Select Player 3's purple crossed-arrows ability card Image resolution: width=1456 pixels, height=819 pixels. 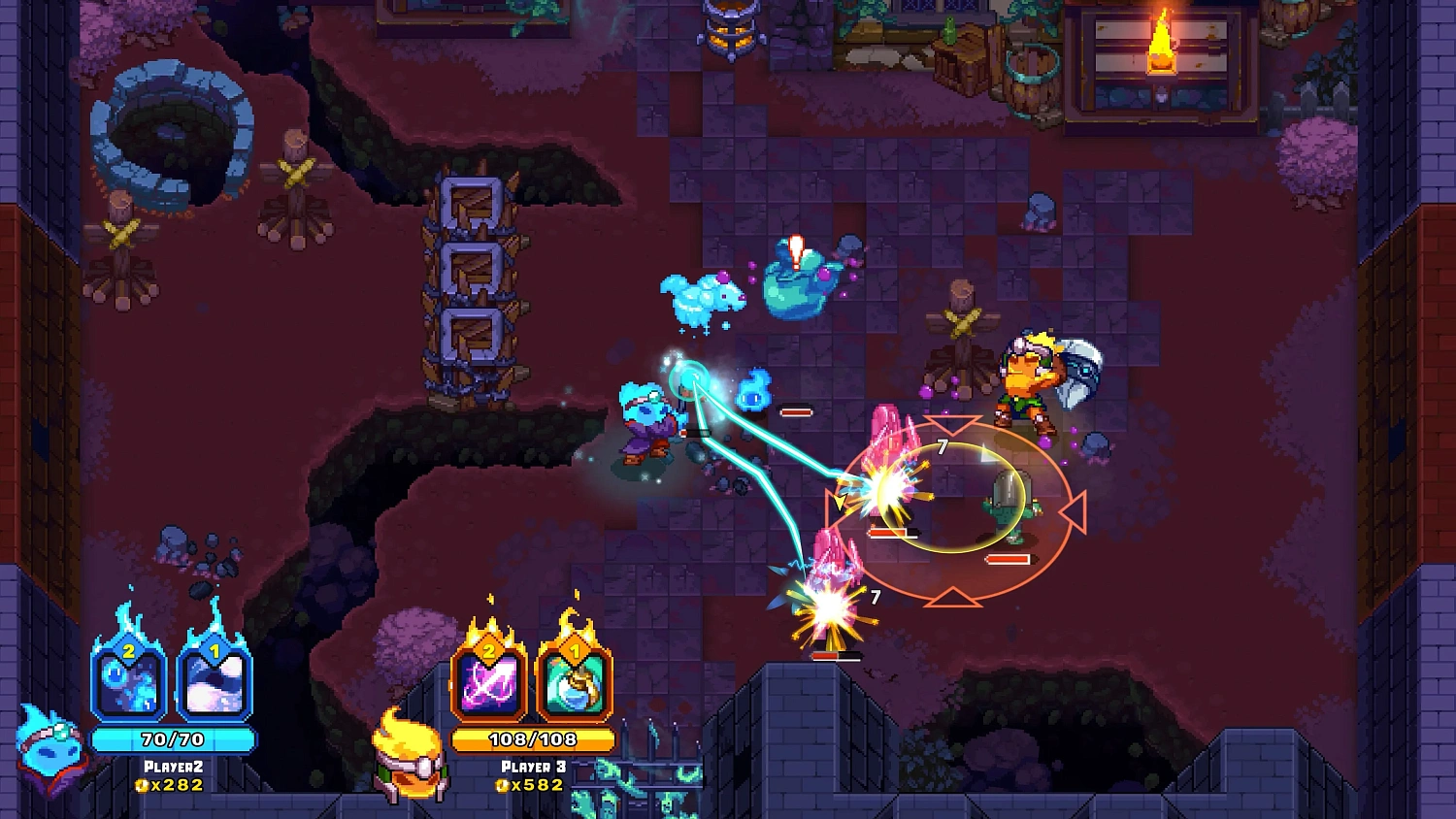(x=490, y=684)
